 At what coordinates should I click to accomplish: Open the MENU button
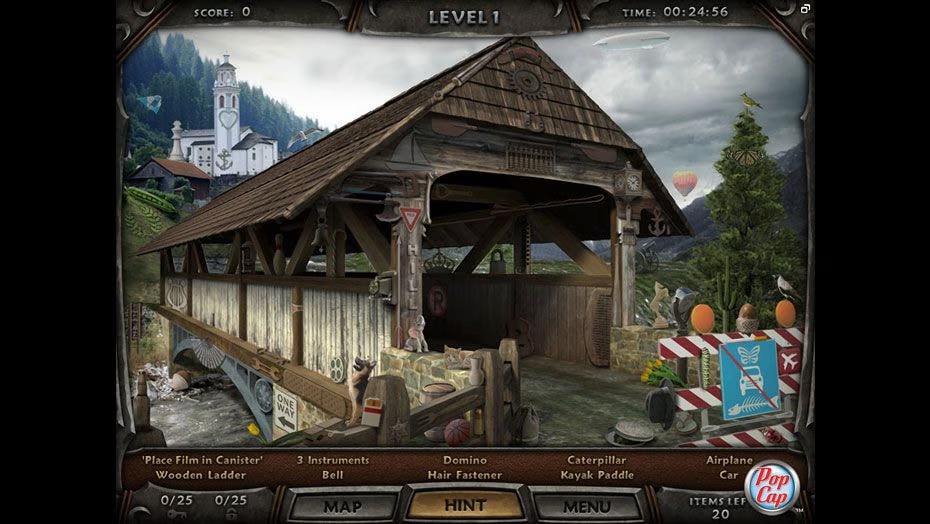pyautogui.click(x=587, y=506)
